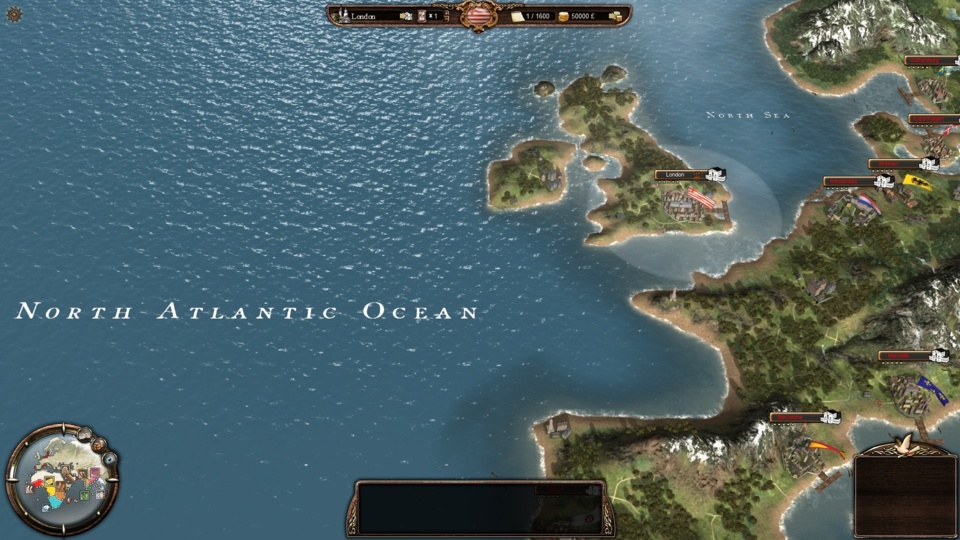This screenshot has width=960, height=540.
Task: Click the striped coat of arms emblem
Action: tap(479, 15)
